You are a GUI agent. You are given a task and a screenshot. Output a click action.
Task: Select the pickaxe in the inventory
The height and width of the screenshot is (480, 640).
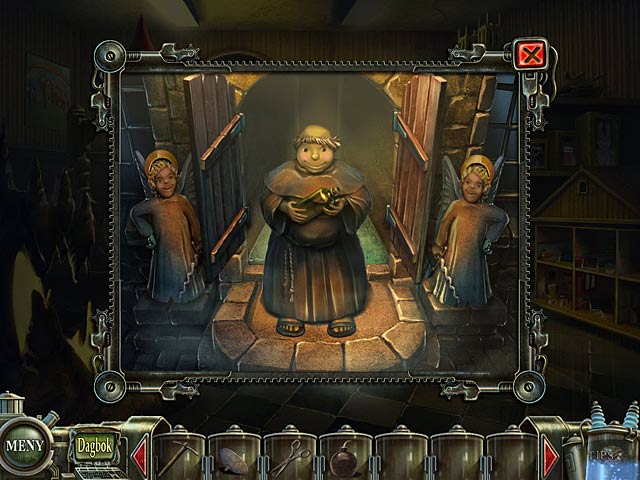tap(180, 456)
